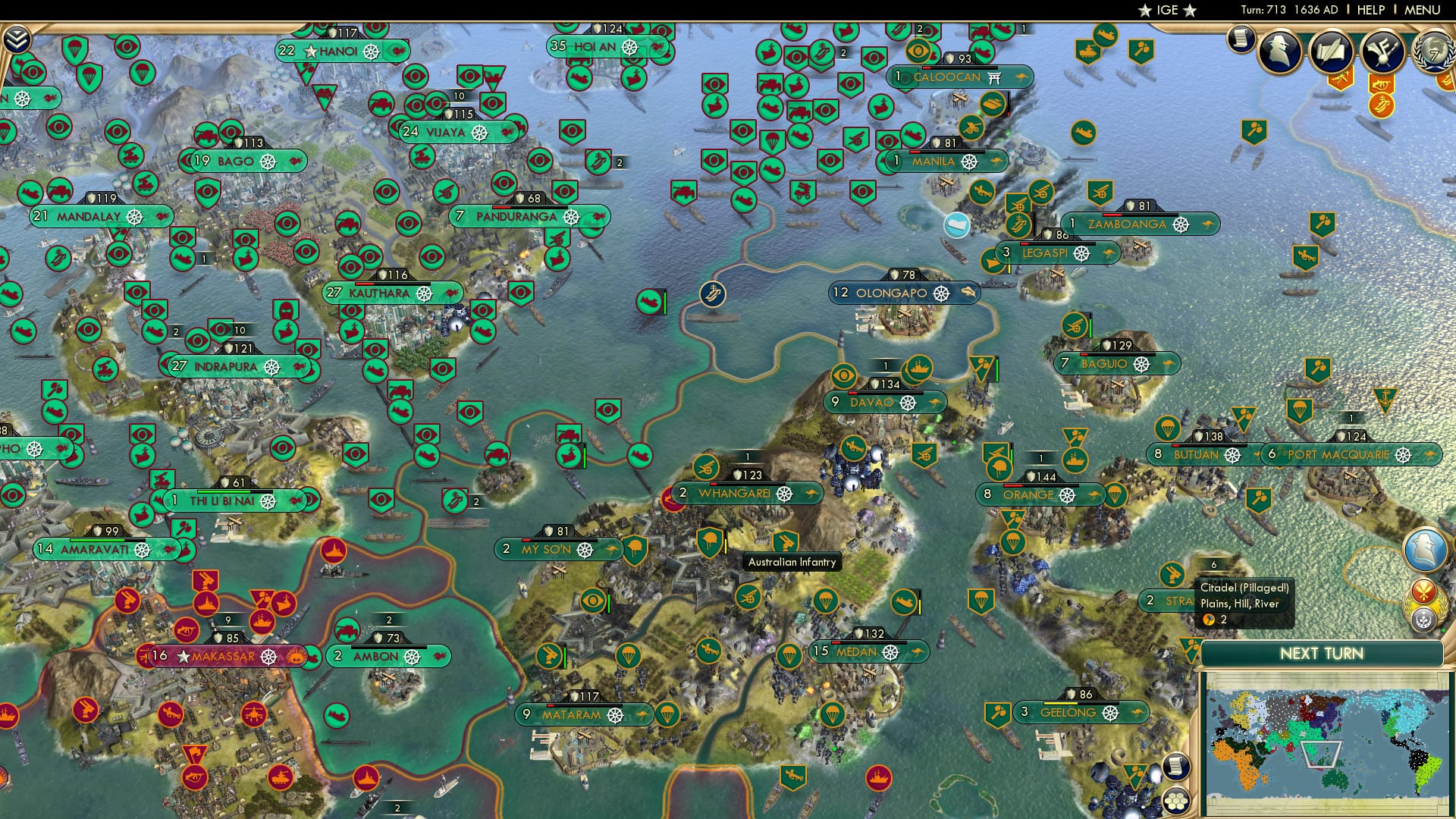Click the production wheel on Hanoi's city banner
Screen dimensions: 1456x819
pyautogui.click(x=371, y=52)
